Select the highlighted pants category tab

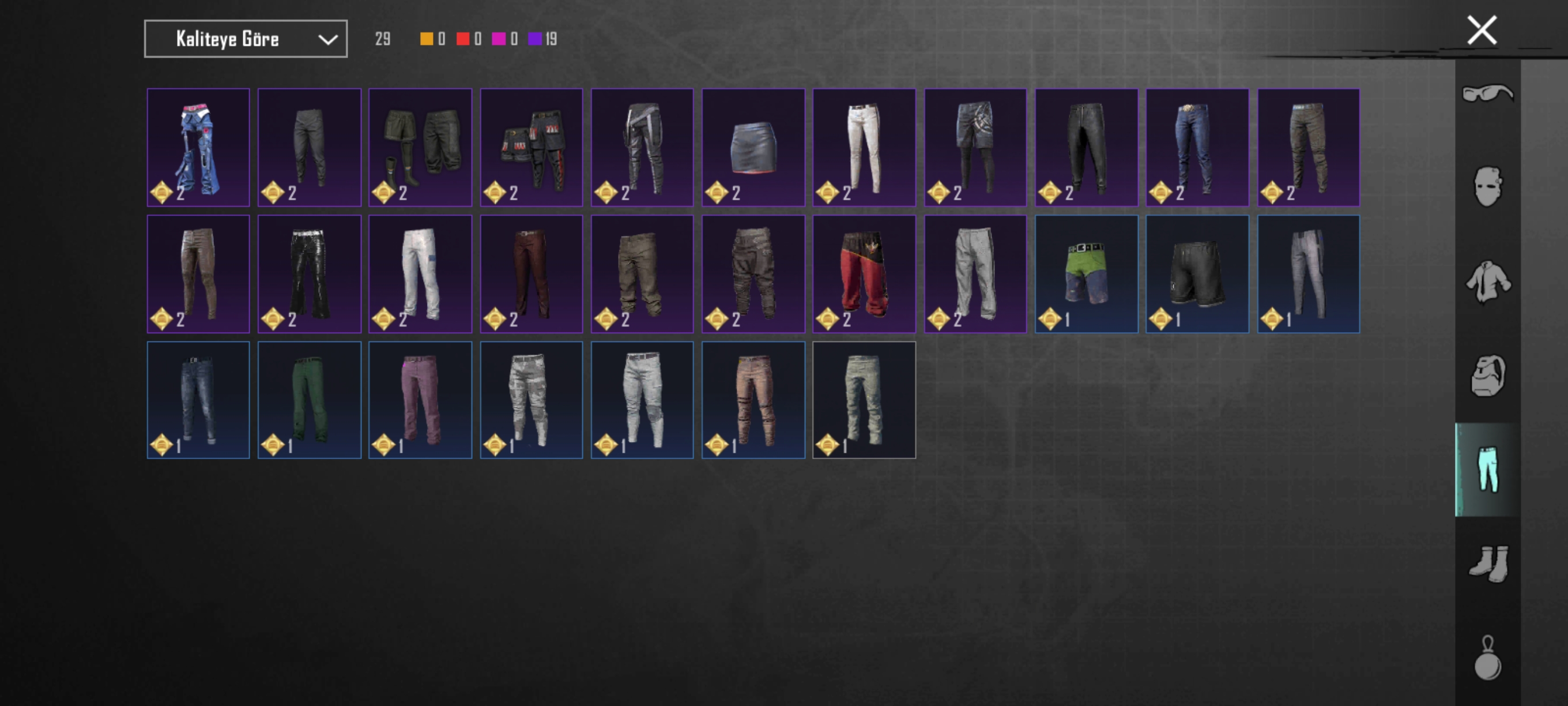[1487, 470]
